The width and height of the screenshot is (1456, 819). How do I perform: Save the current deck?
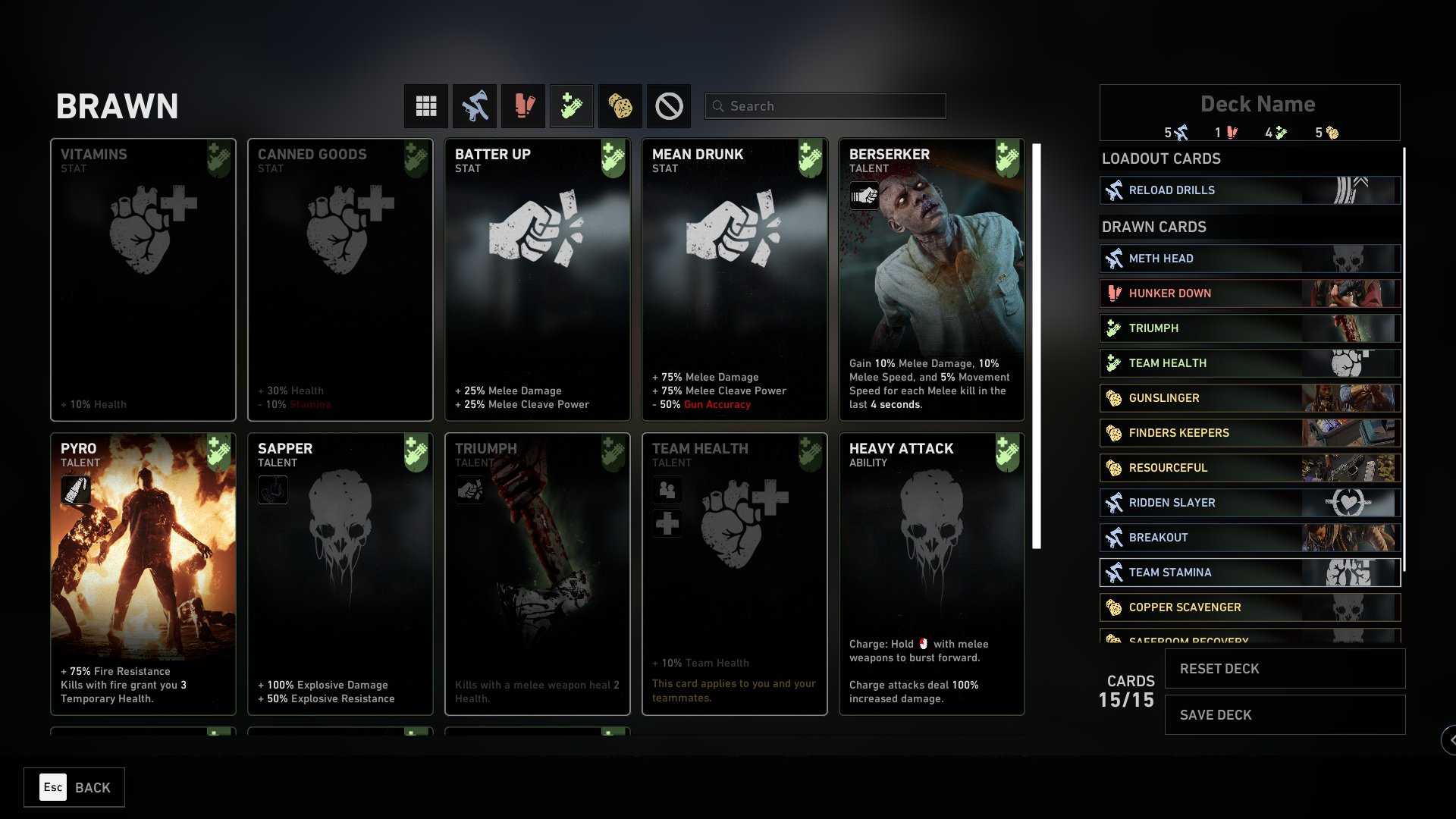point(1285,715)
